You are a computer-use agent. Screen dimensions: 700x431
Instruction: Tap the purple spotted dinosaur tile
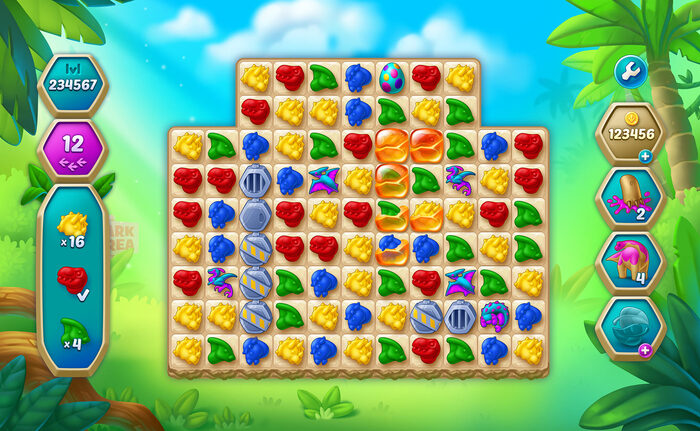(494, 317)
